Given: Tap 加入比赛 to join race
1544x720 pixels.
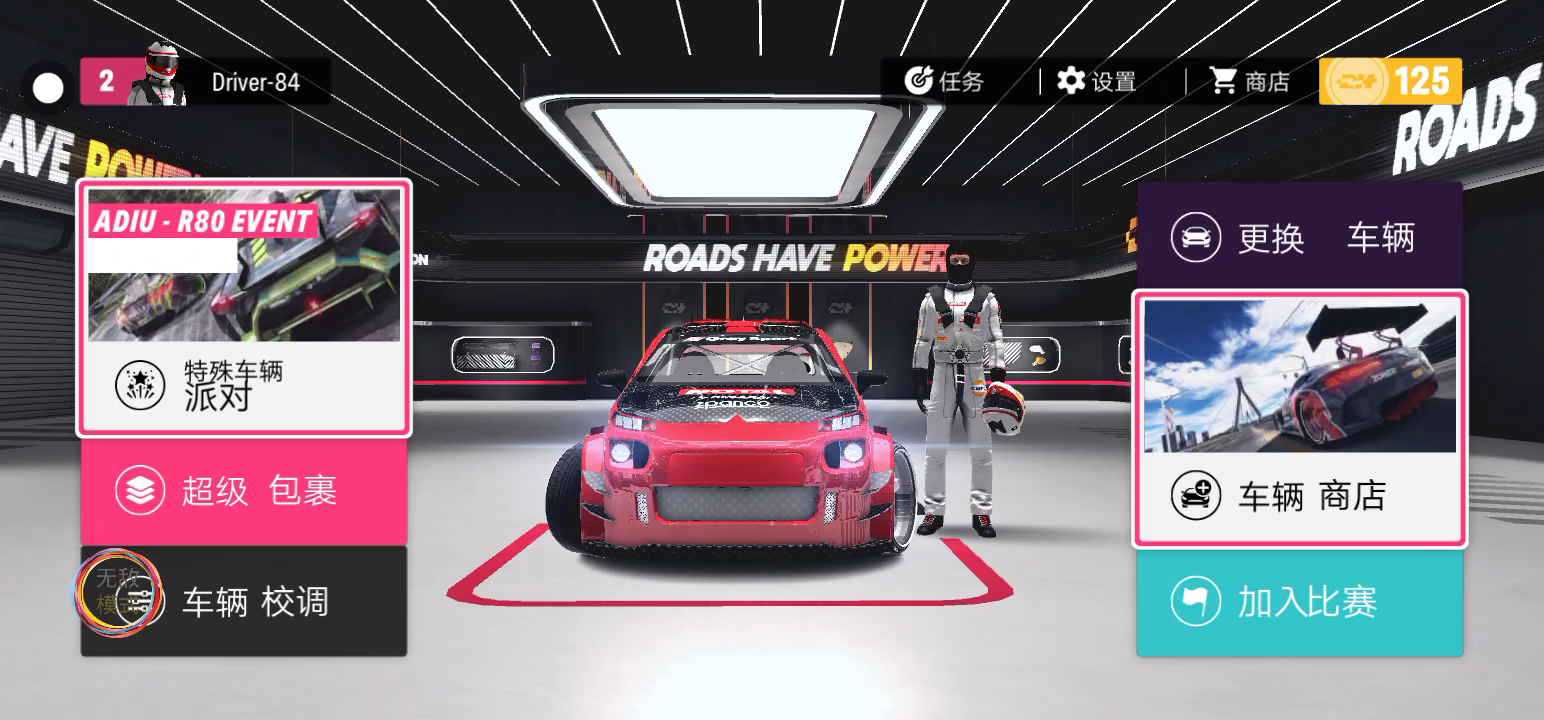Looking at the screenshot, I should pyautogui.click(x=1299, y=602).
